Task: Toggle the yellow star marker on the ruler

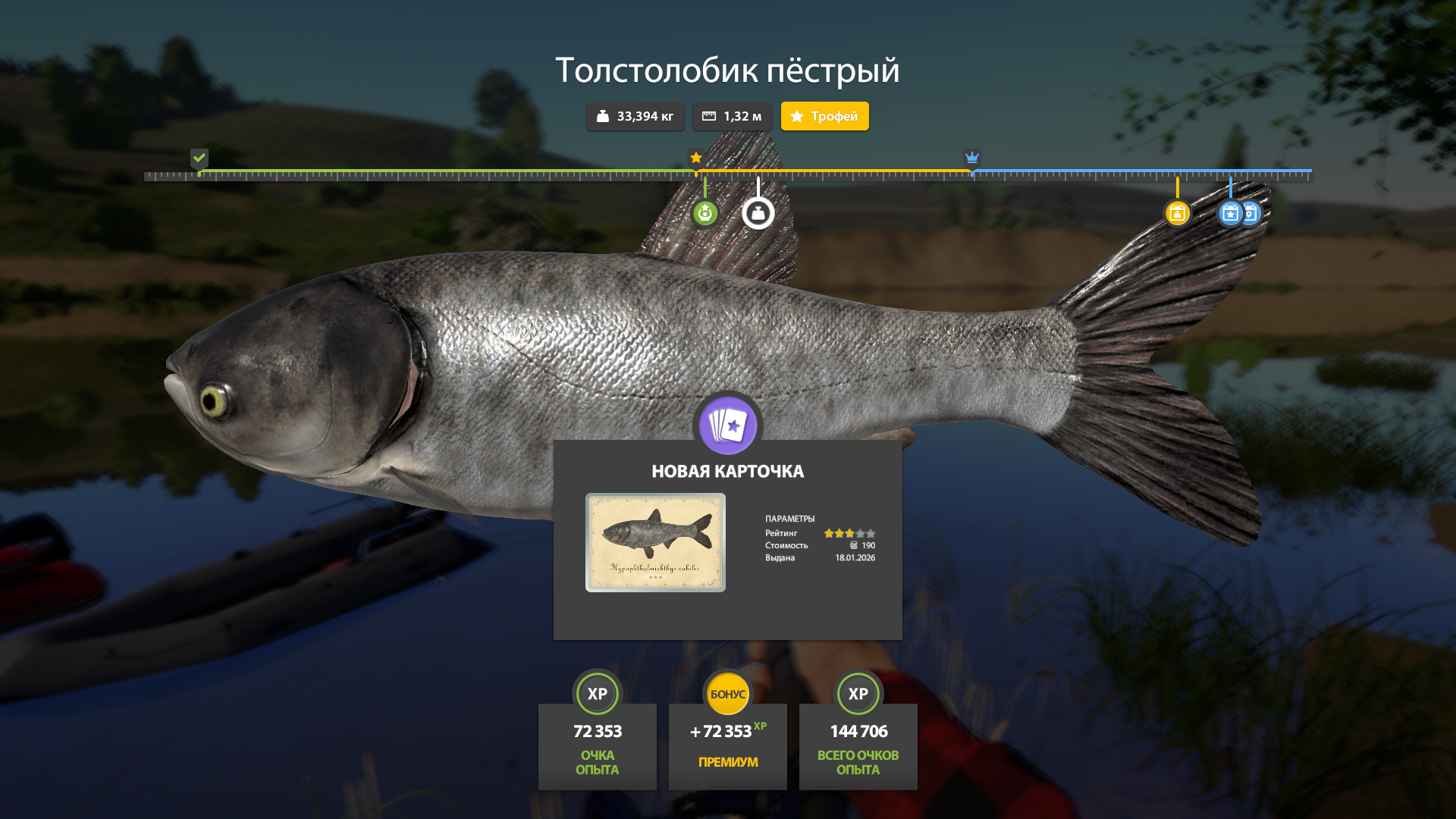Action: [696, 158]
